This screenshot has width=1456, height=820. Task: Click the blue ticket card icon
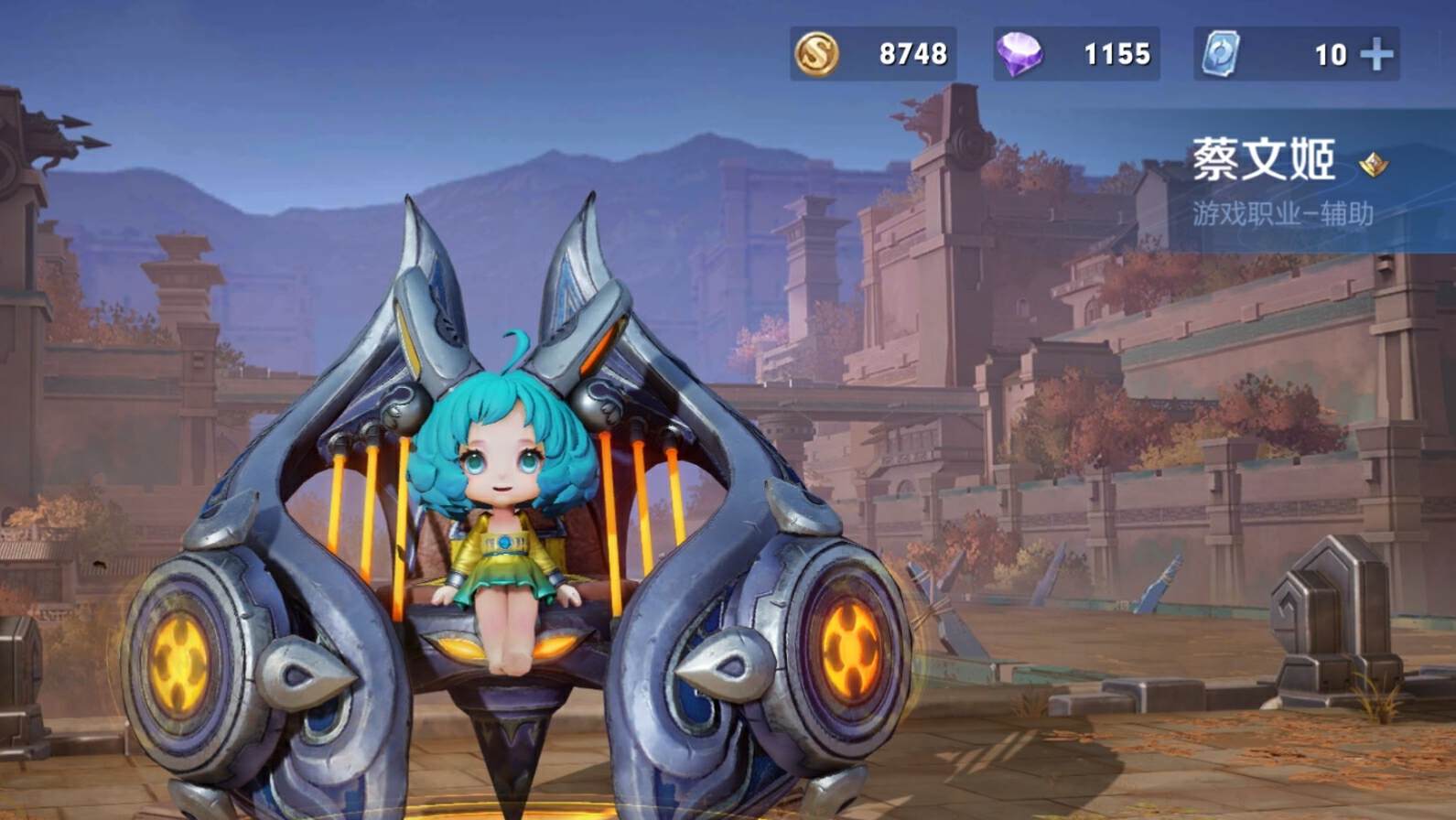coord(1221,54)
